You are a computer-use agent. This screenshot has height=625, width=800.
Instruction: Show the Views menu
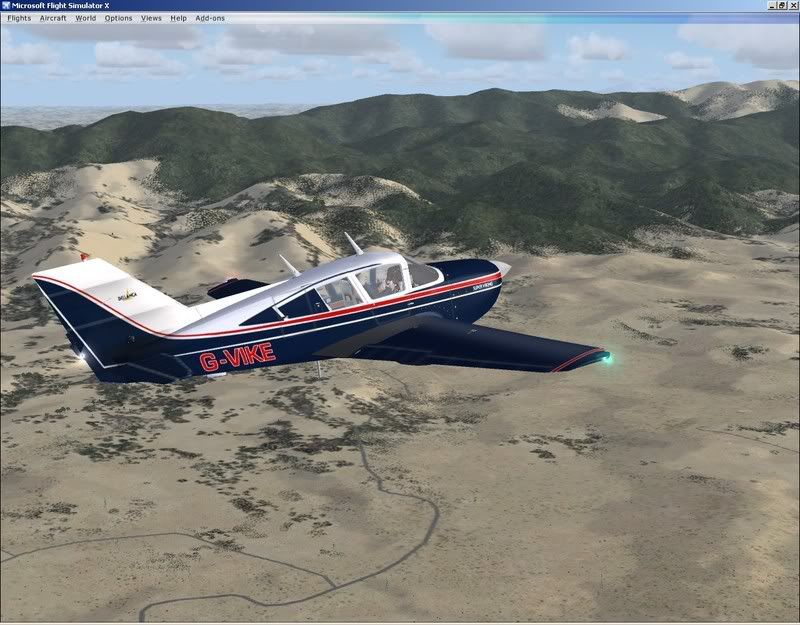coord(151,18)
